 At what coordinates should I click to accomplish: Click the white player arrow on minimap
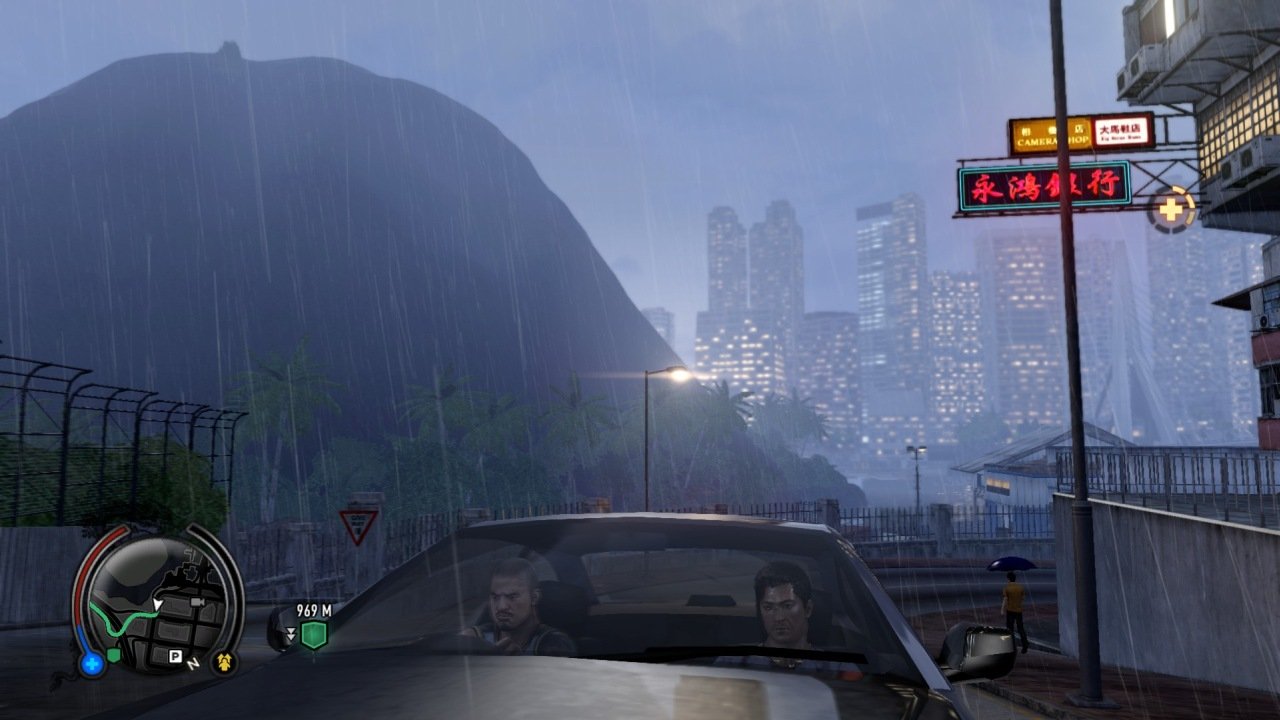click(157, 605)
